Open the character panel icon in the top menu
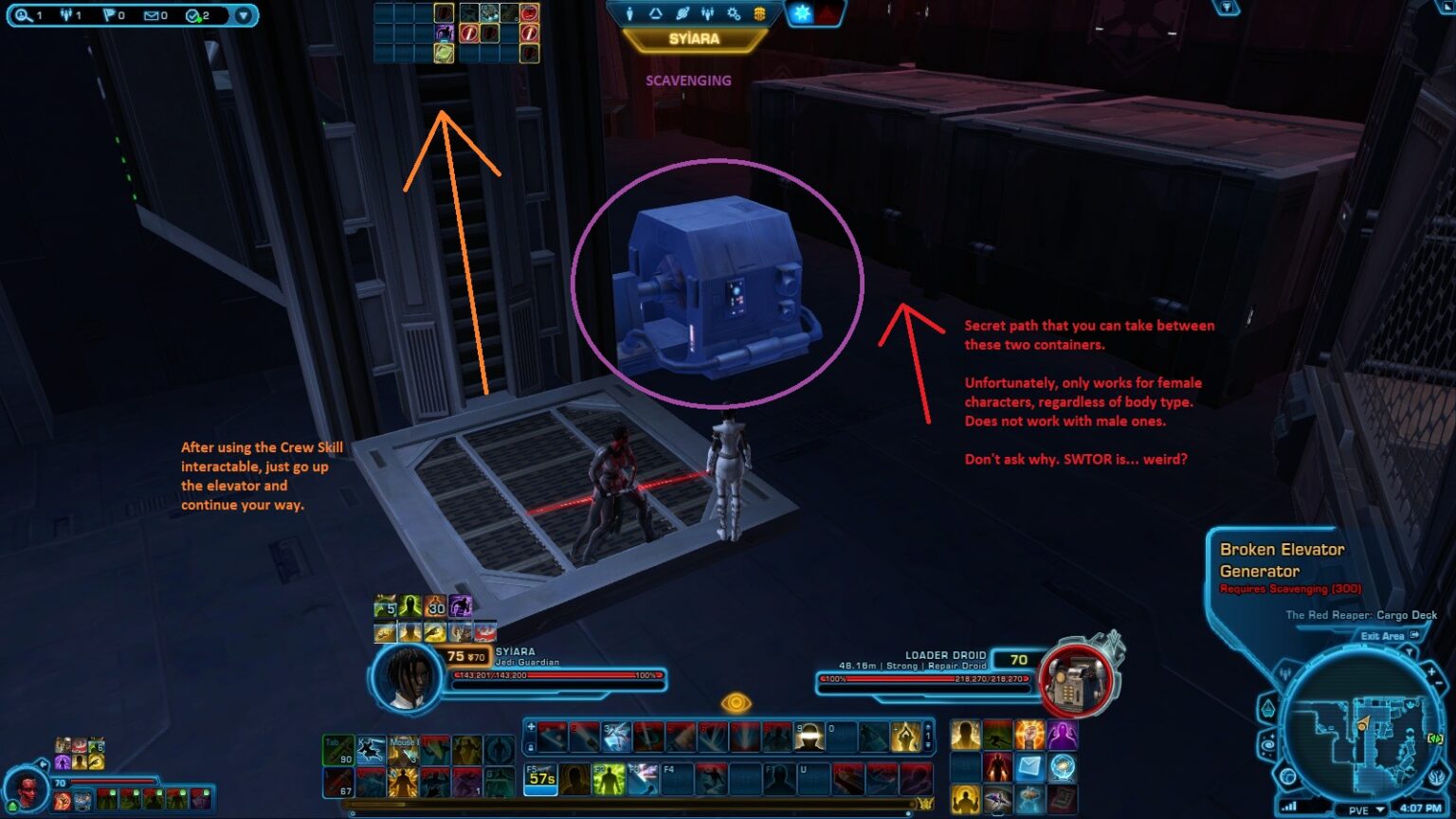 (629, 13)
